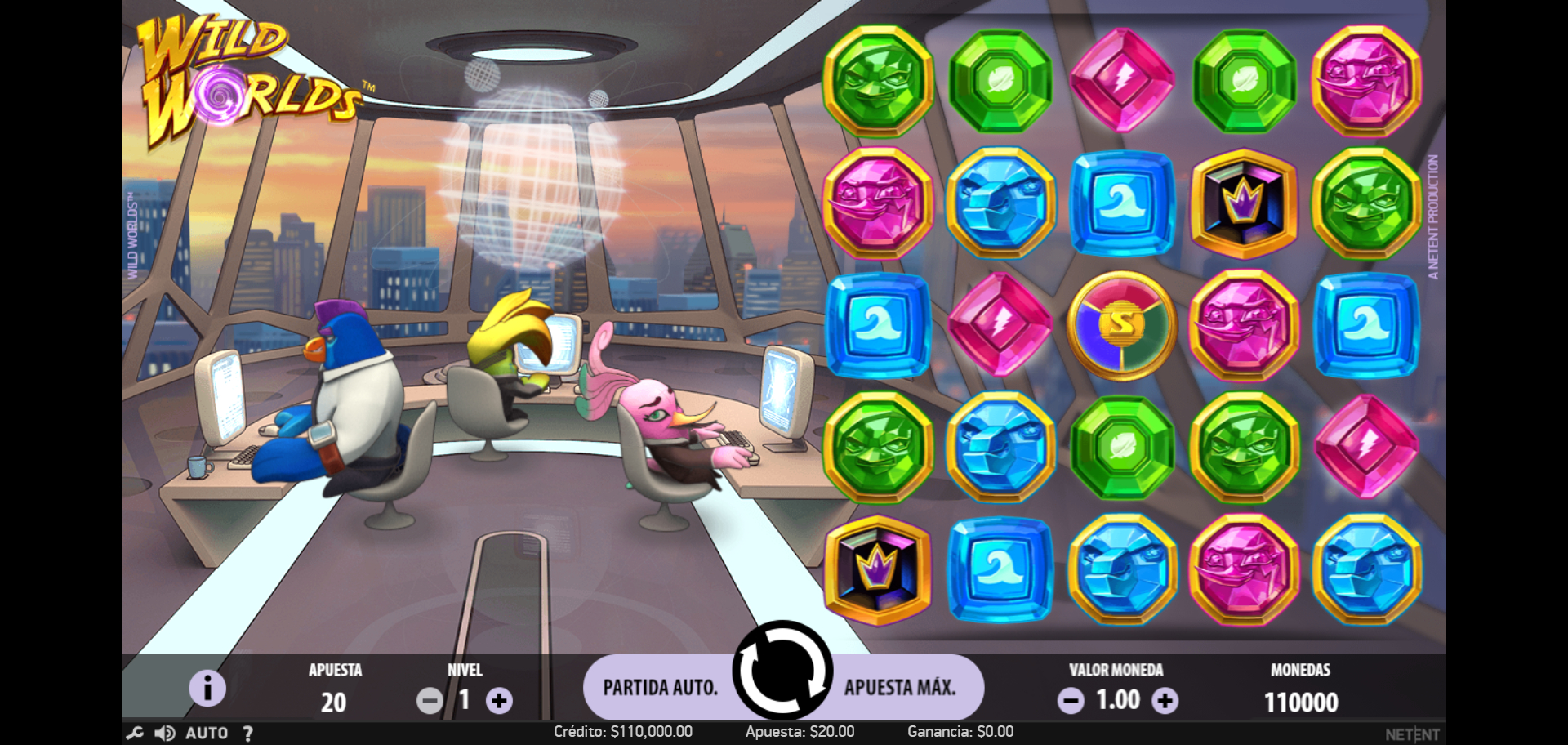The image size is (1568, 745).
Task: Toggle the sound speaker icon
Action: click(165, 734)
